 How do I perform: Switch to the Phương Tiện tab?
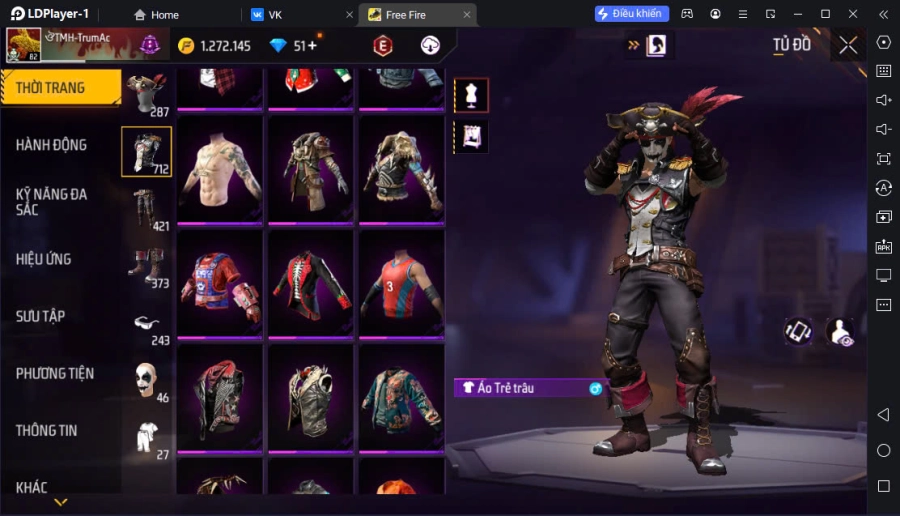pos(55,373)
